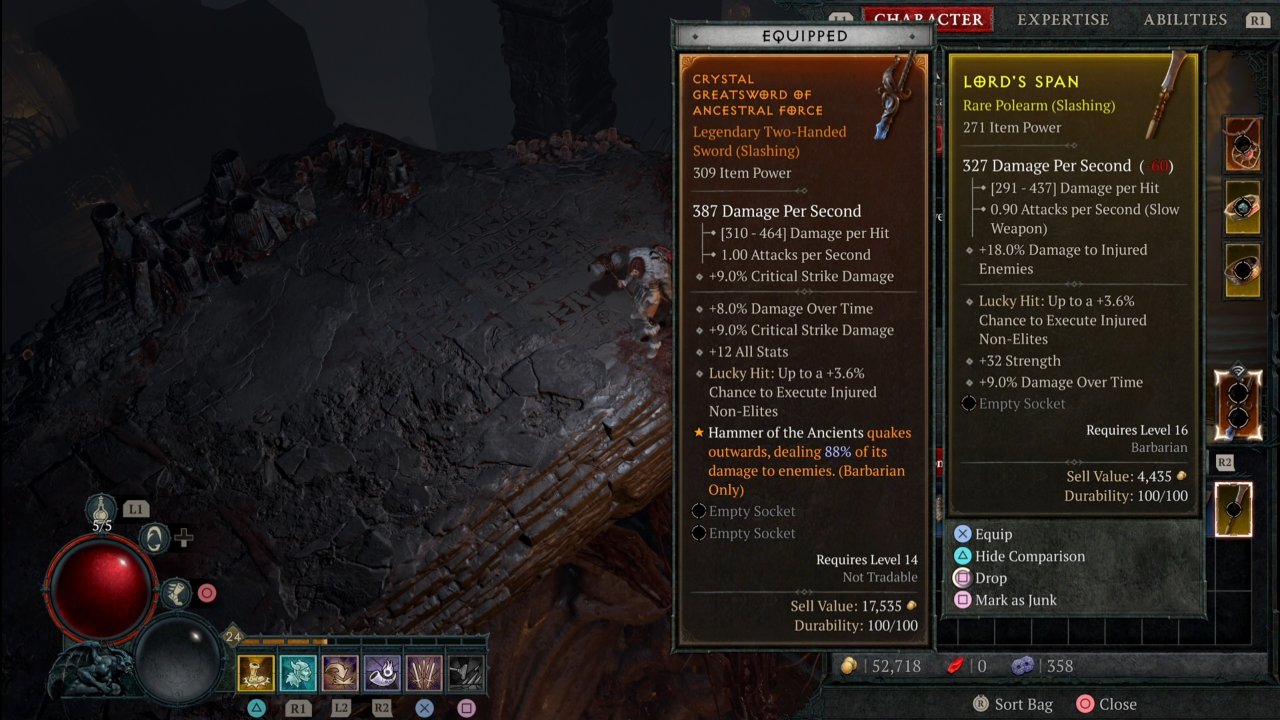The image size is (1280, 720).
Task: Select the Hammer of the Ancients skill icon
Action: click(x=254, y=674)
